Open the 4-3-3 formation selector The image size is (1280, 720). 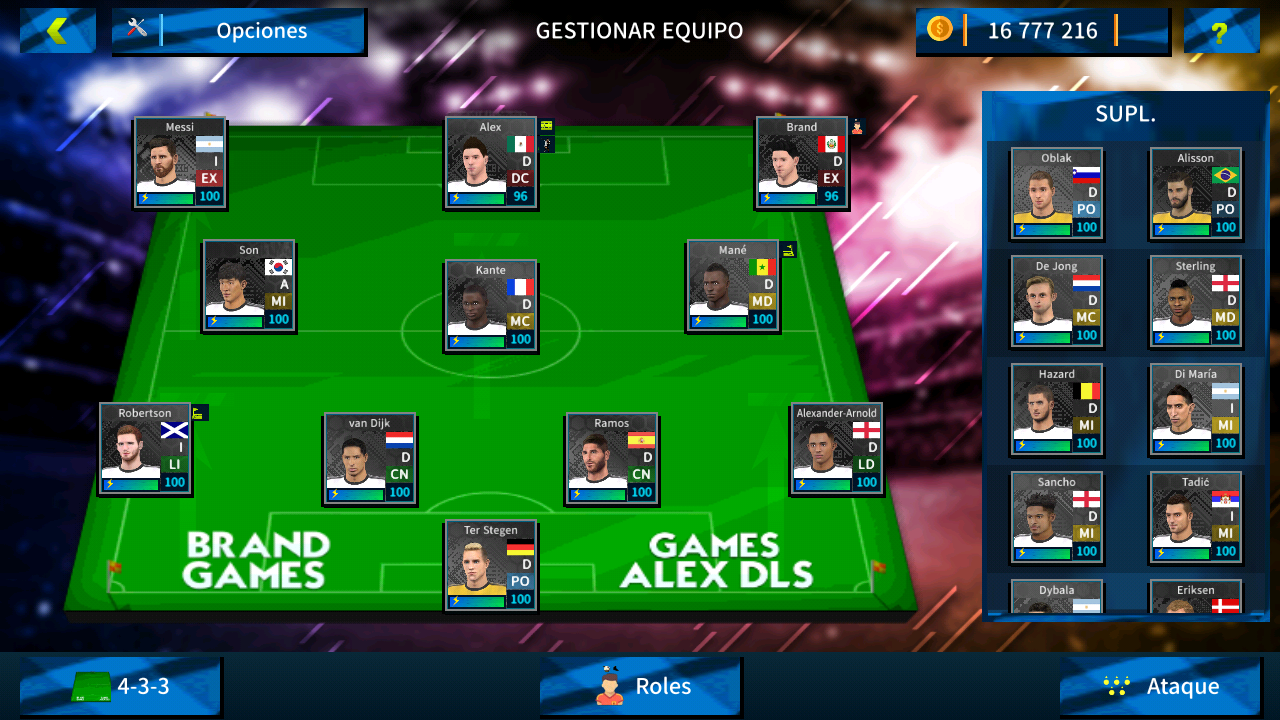pyautogui.click(x=120, y=687)
